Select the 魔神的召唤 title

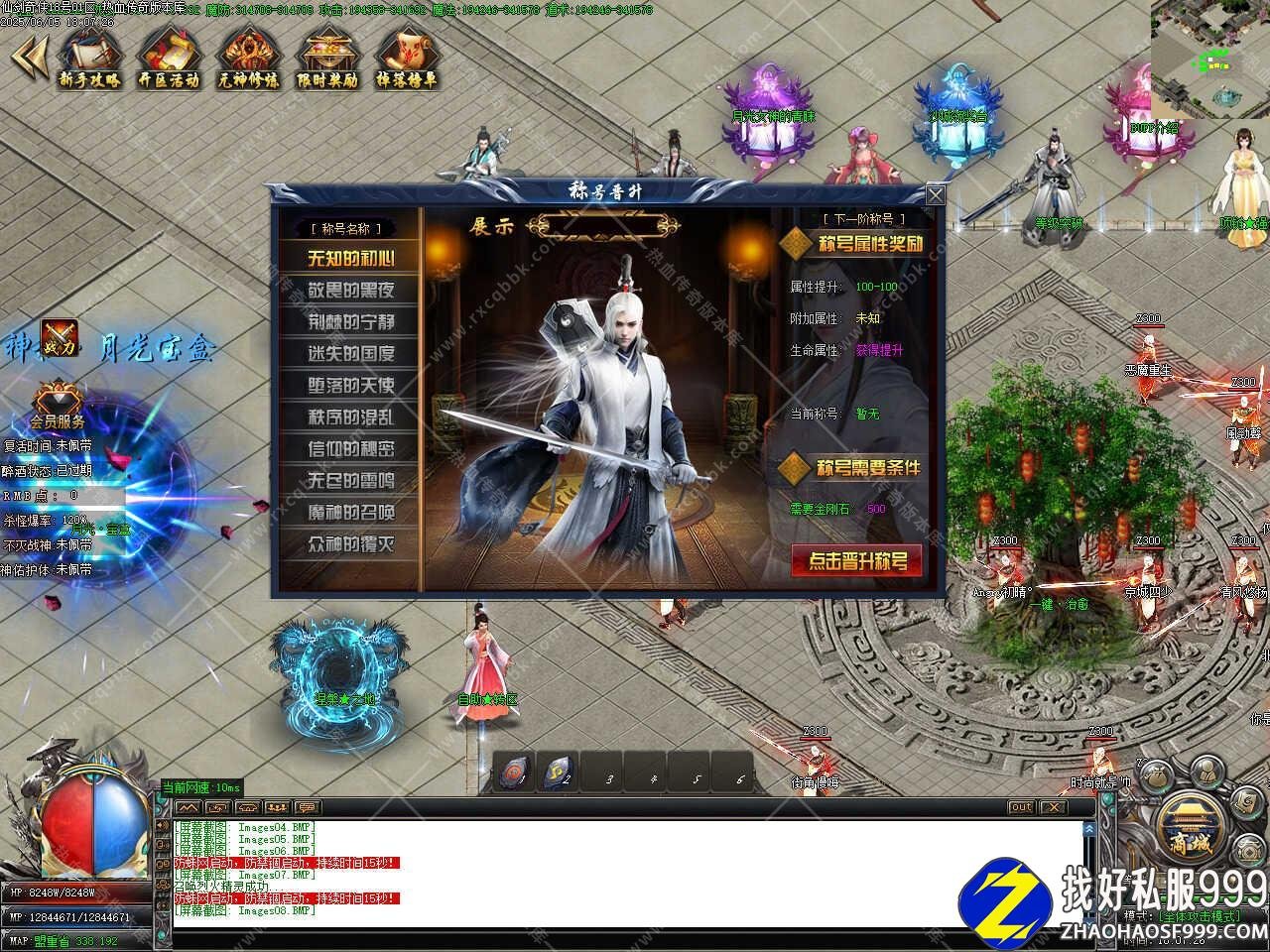[x=350, y=513]
